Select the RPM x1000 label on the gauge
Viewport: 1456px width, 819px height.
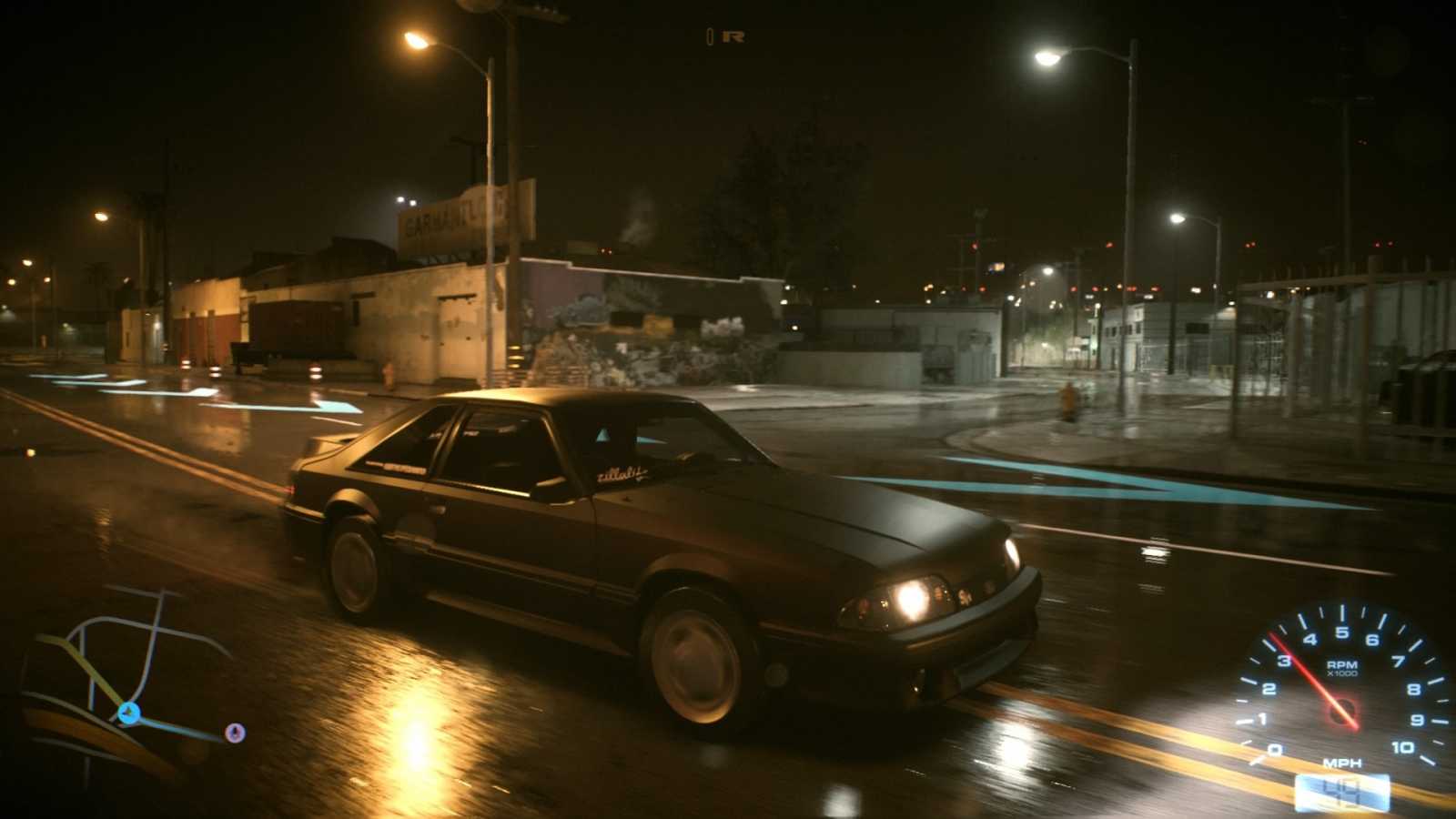tap(1341, 667)
